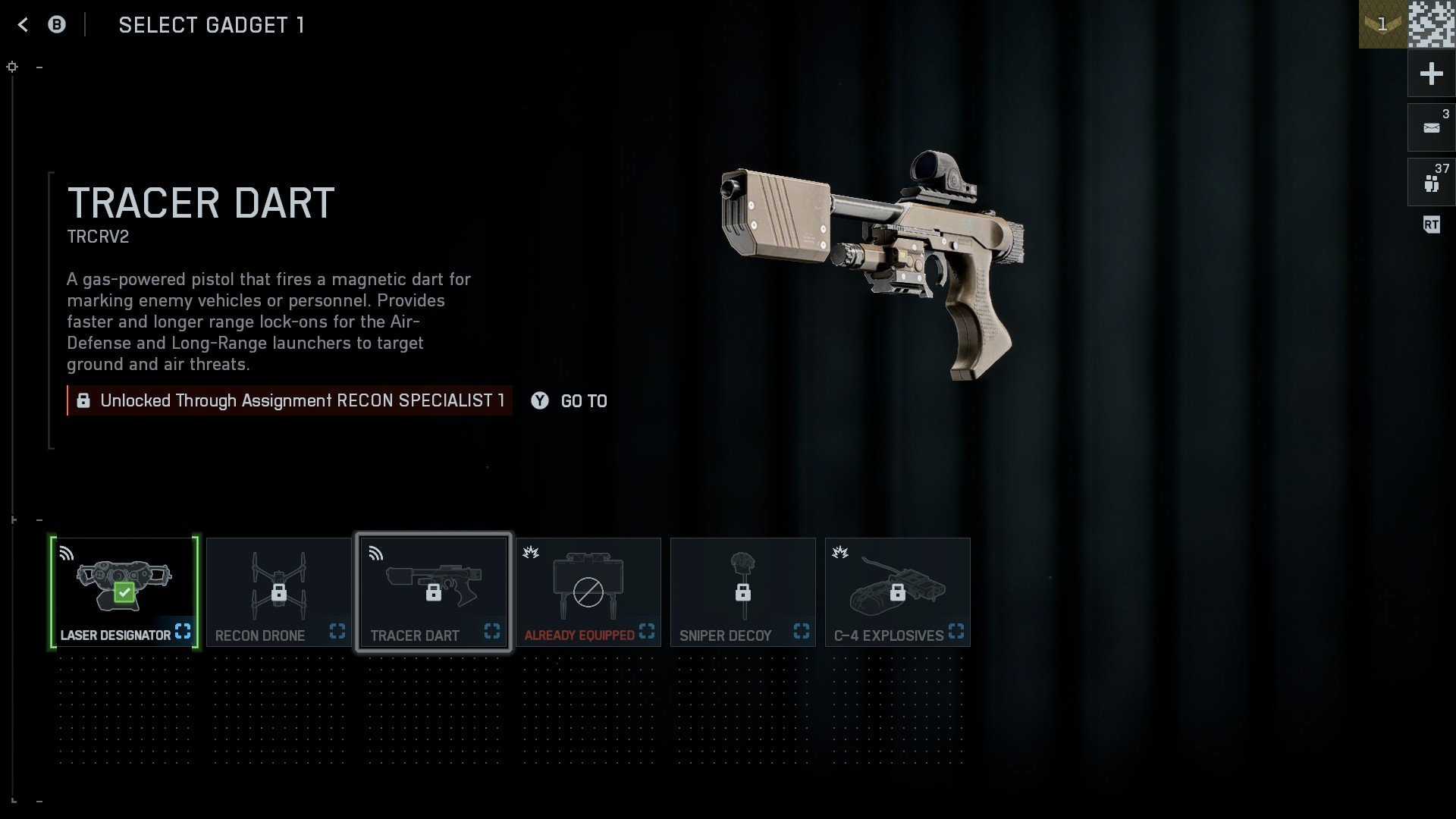Expand the Tracer Dart inspect brackets

(x=492, y=630)
